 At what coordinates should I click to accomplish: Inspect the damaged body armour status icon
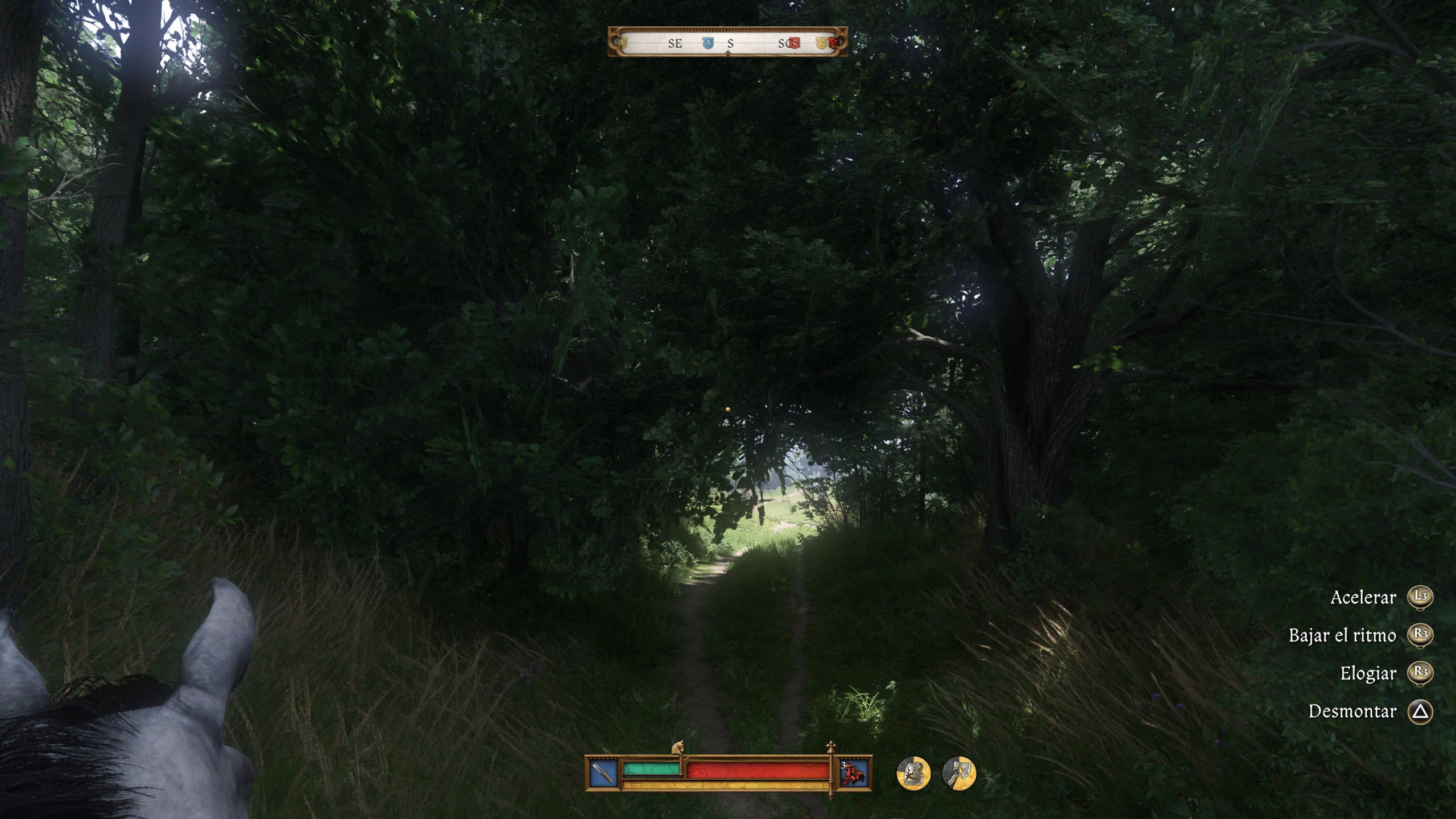point(913,773)
